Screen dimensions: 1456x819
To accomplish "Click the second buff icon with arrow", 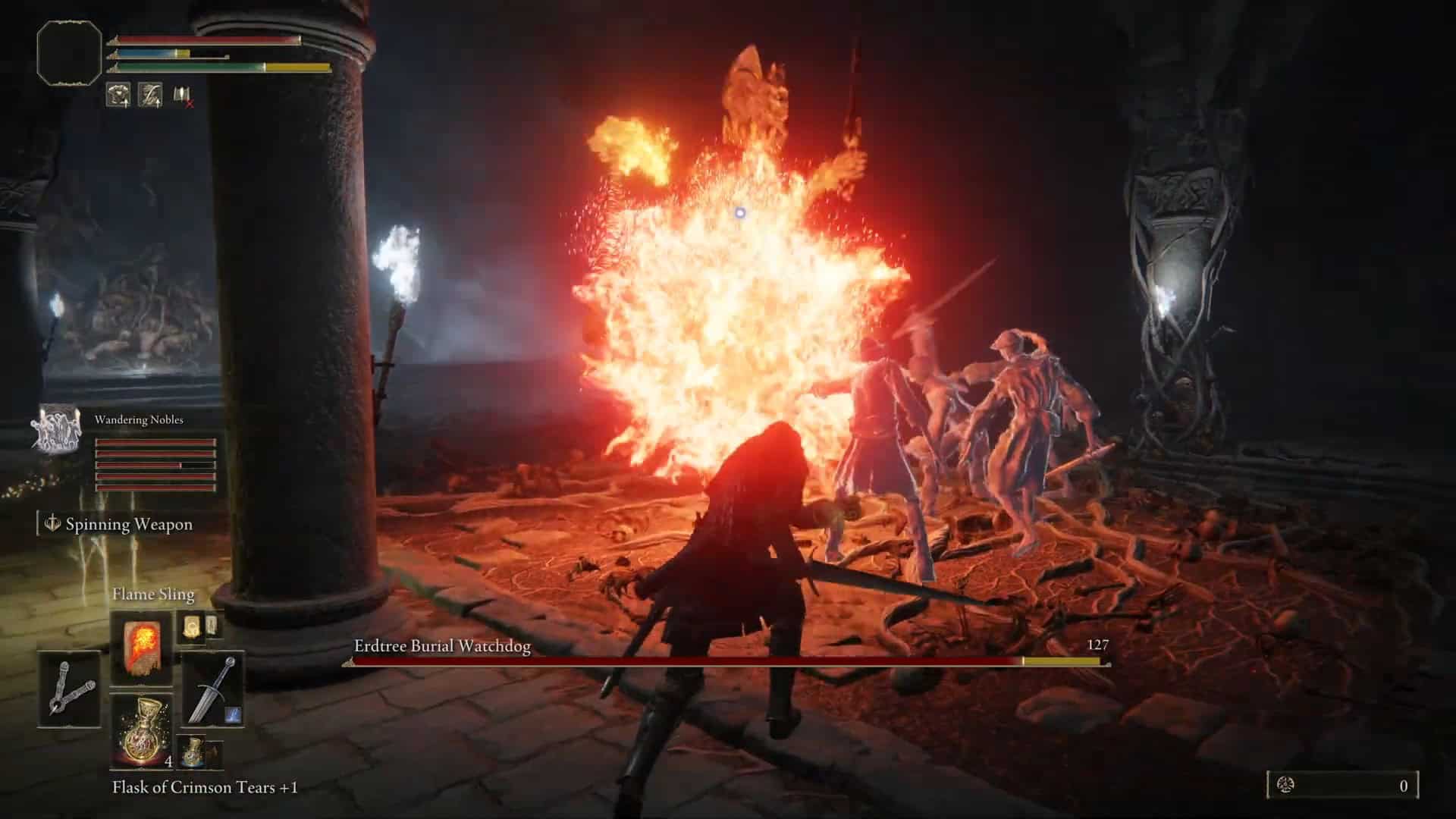I will click(150, 95).
